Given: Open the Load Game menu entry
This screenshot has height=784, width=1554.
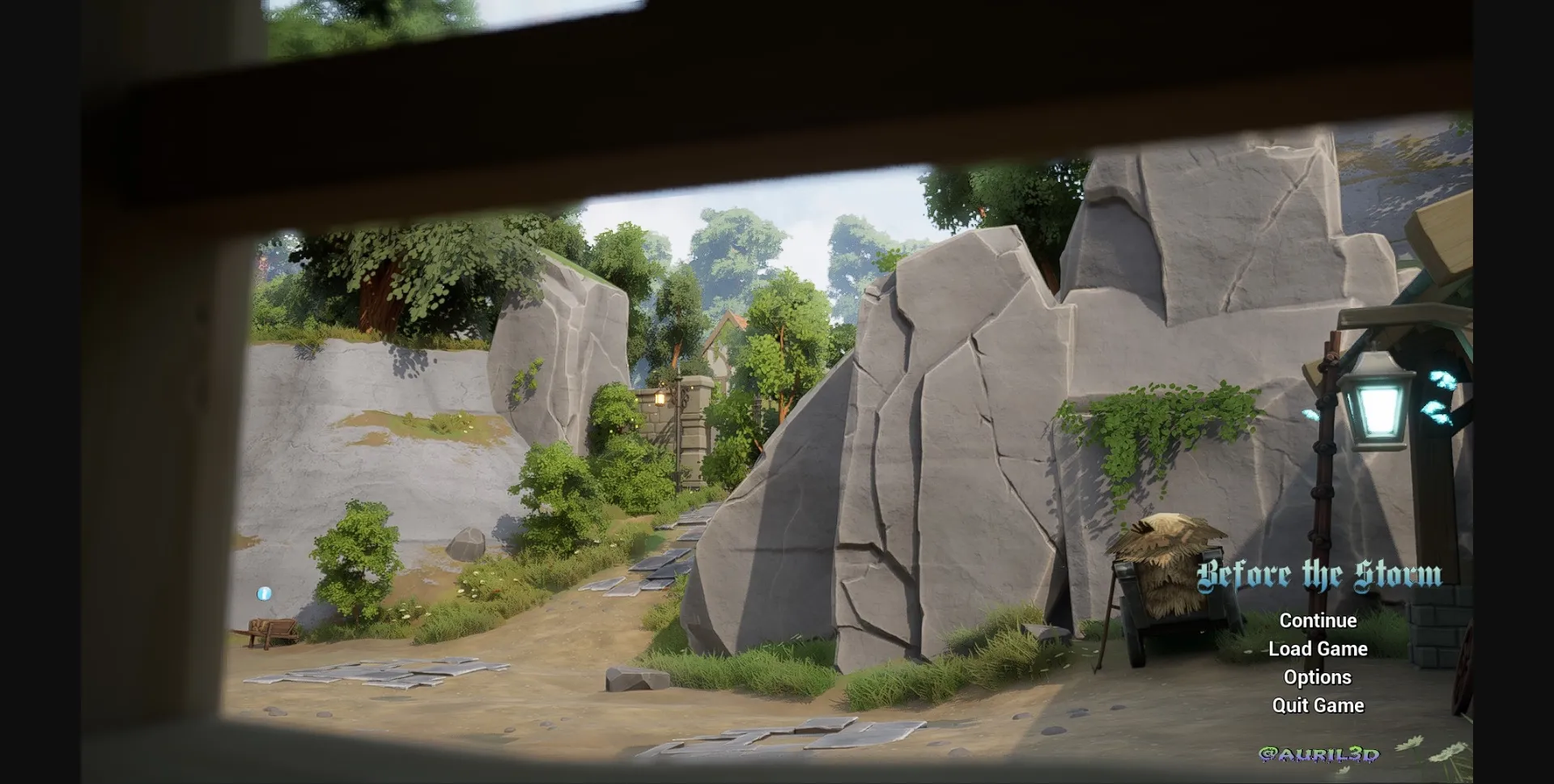Looking at the screenshot, I should click(1317, 649).
